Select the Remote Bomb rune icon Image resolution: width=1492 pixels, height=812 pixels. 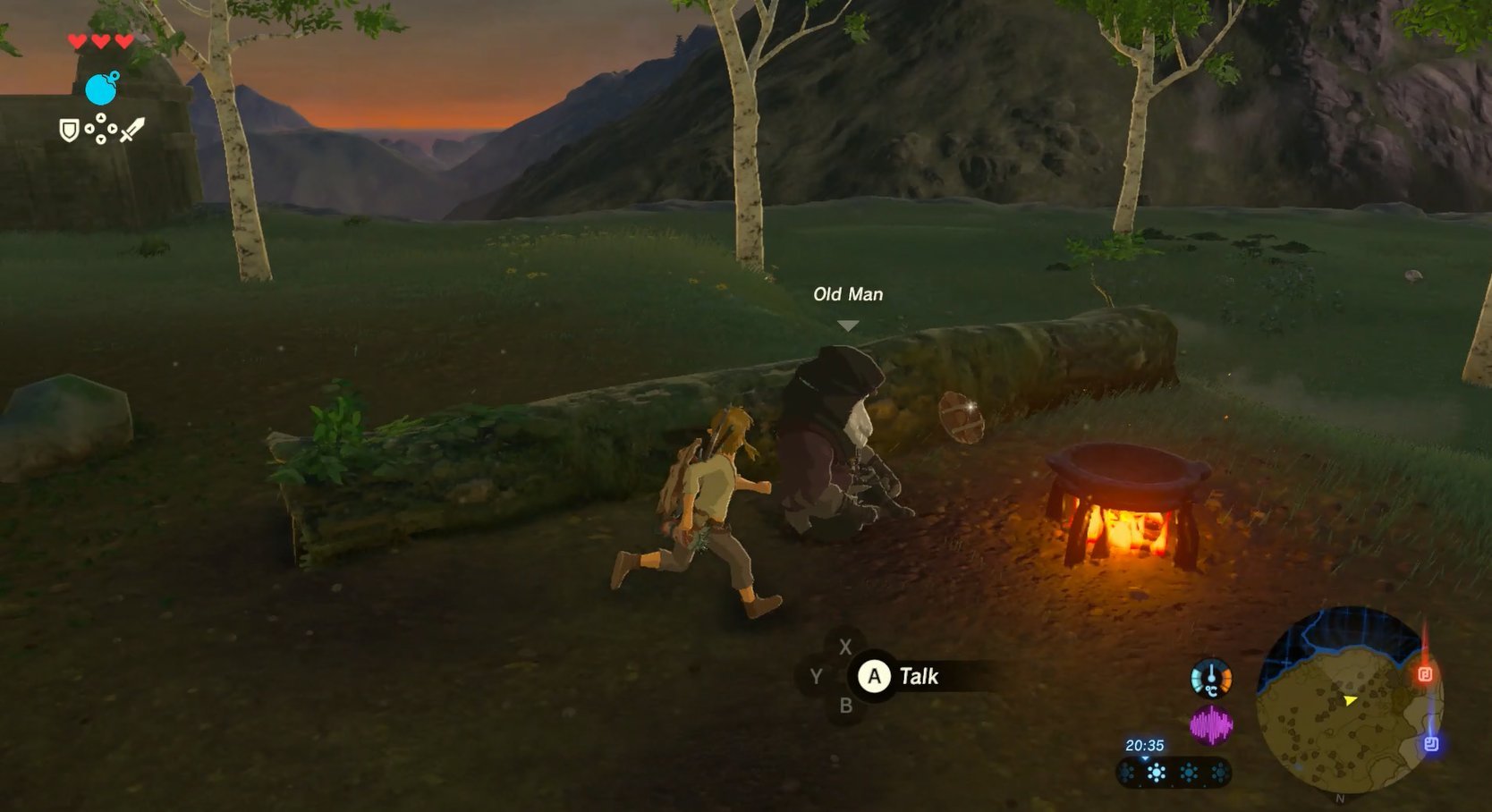(x=100, y=89)
